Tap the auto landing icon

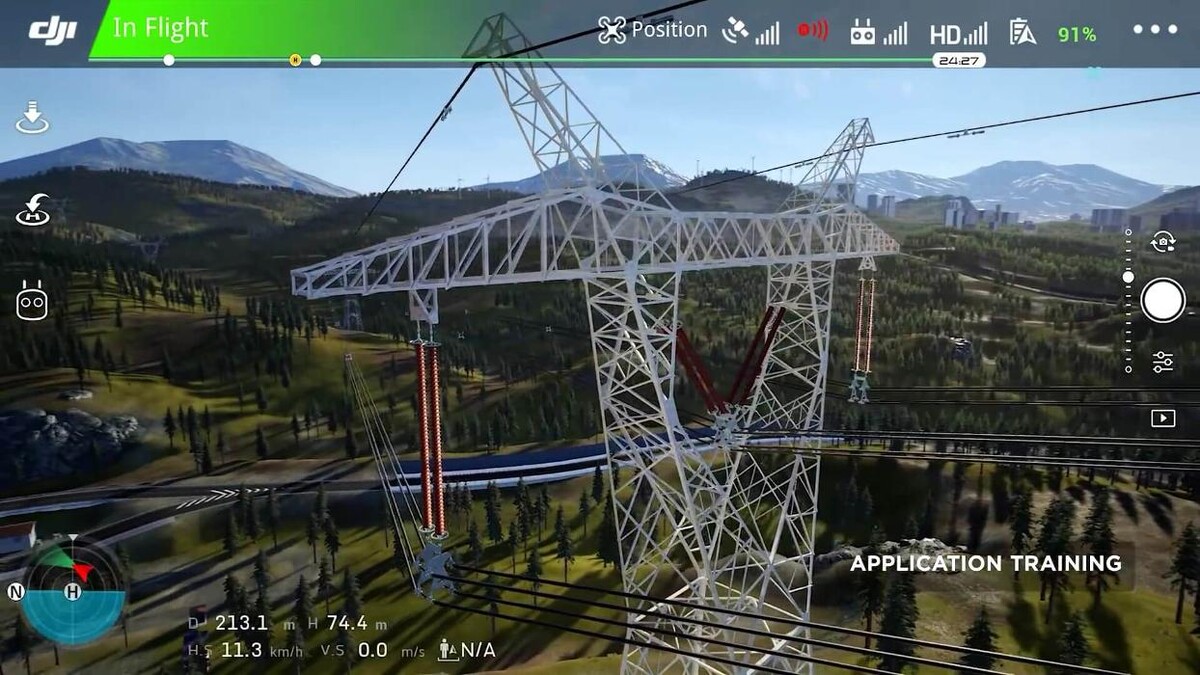point(32,118)
